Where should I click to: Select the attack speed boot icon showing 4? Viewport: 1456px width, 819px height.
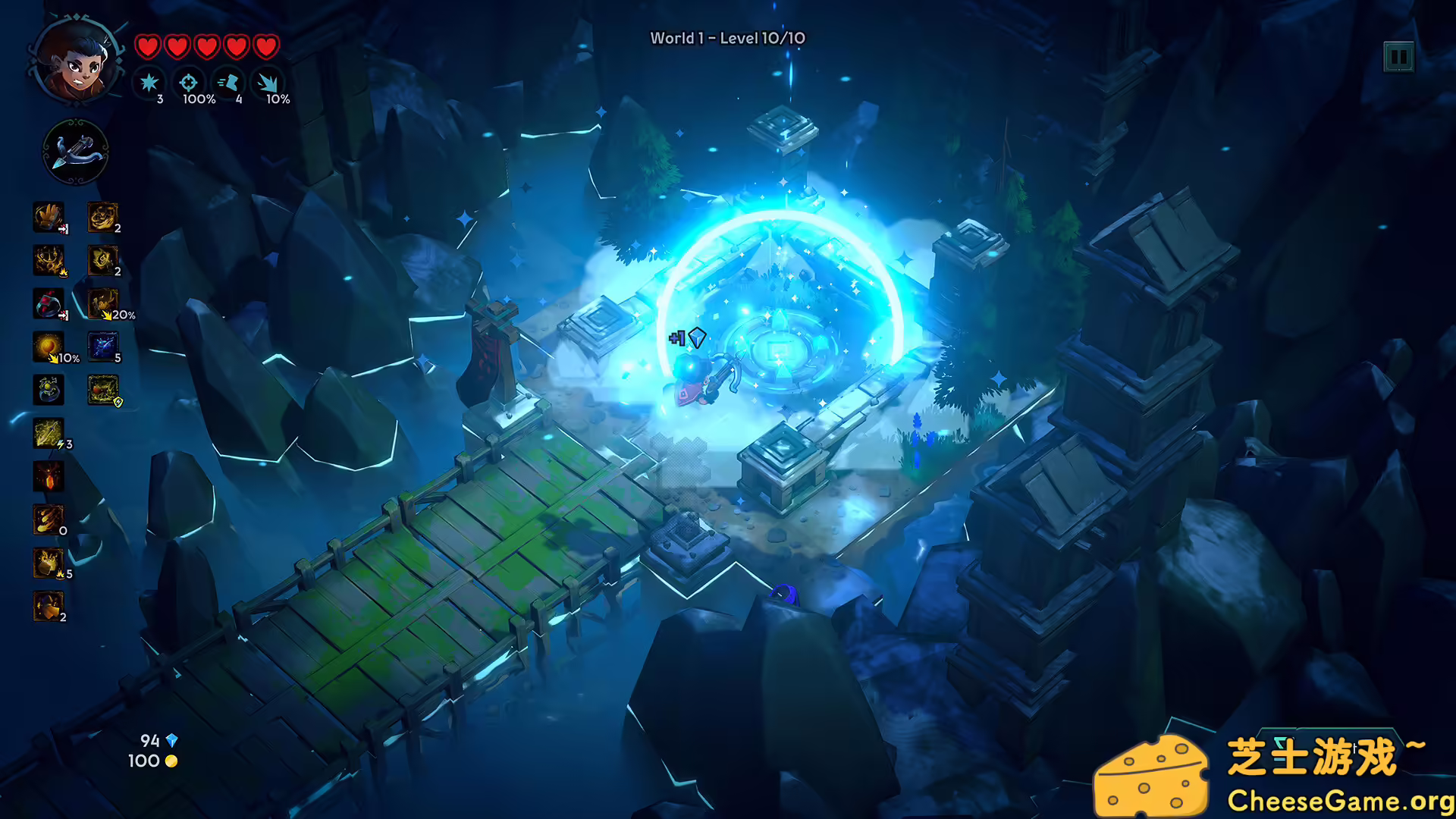(230, 85)
